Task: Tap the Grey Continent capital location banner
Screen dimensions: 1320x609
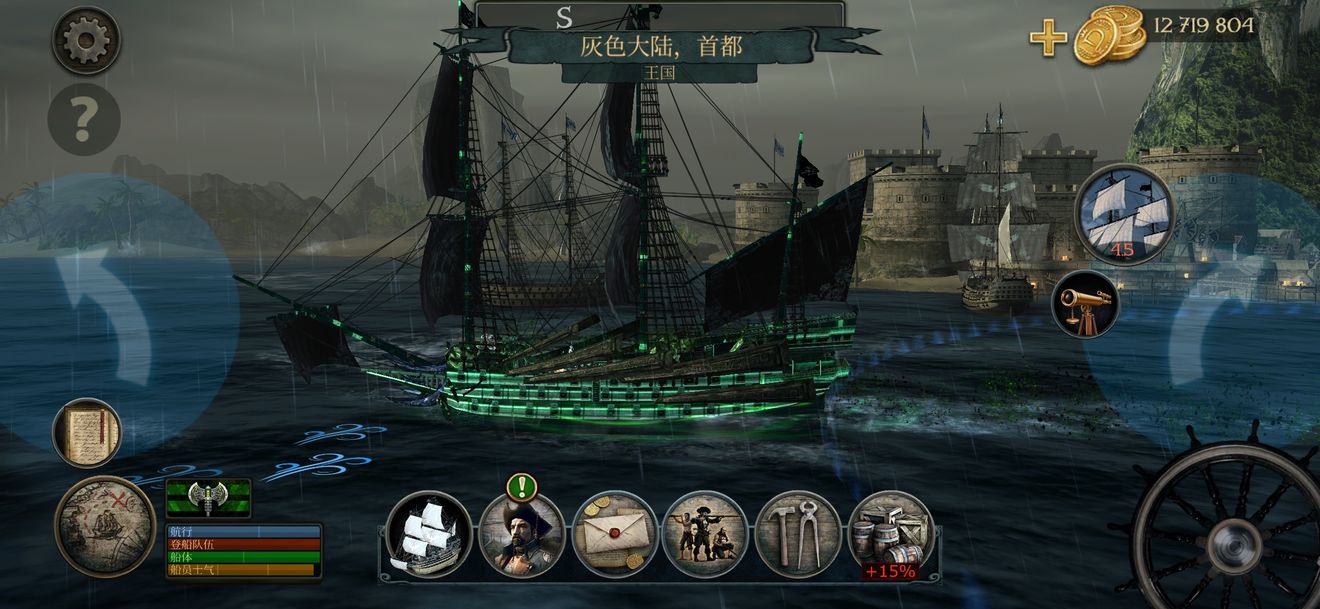Action: pyautogui.click(x=660, y=46)
